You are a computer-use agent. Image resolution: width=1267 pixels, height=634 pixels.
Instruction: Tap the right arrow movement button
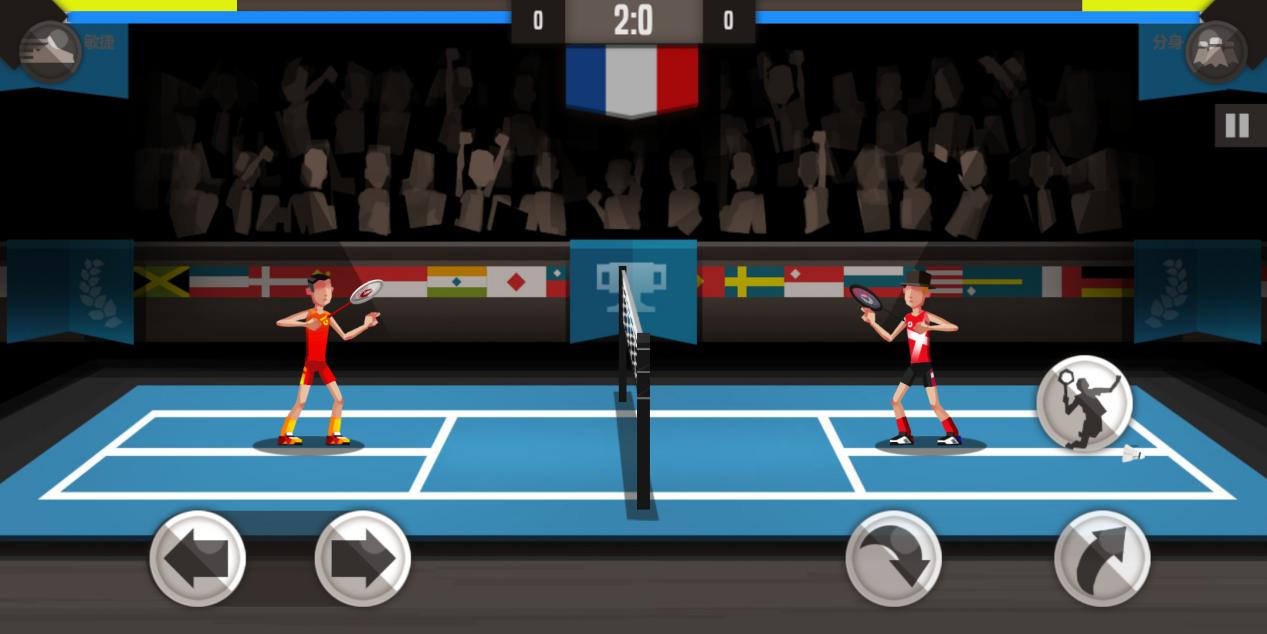pos(362,559)
